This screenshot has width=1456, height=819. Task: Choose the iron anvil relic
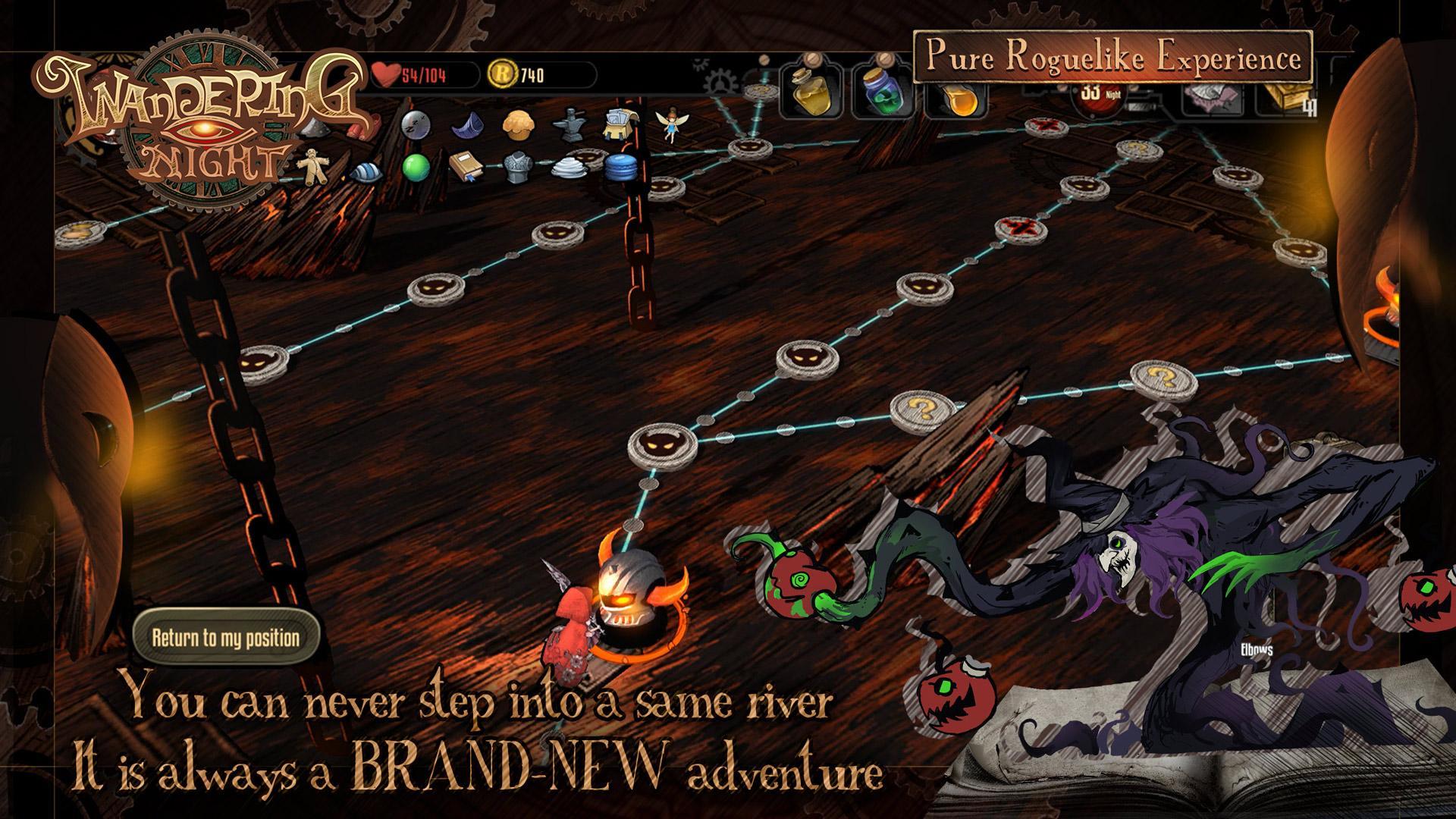(x=569, y=126)
